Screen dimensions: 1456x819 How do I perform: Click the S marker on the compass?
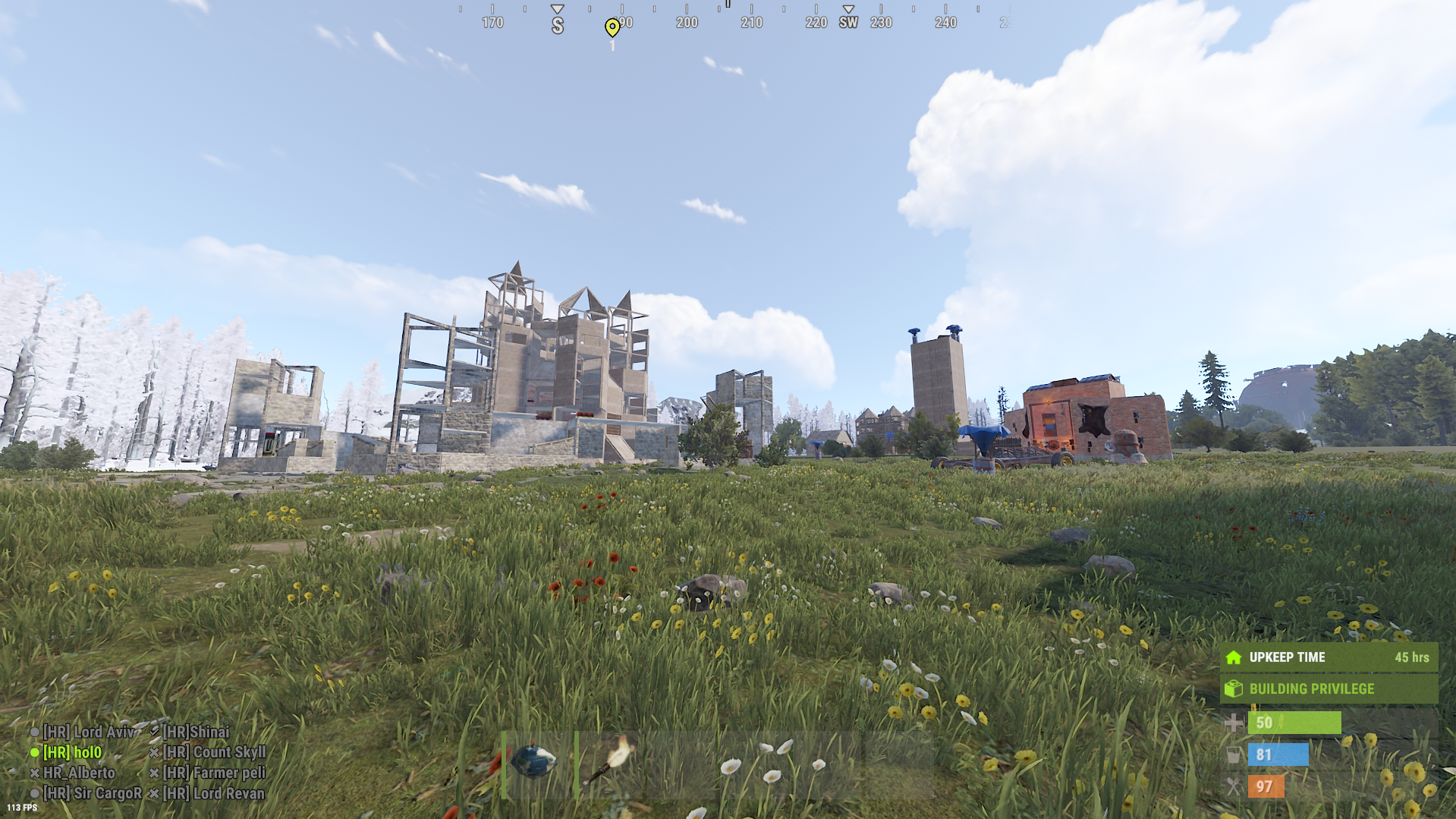tap(558, 23)
